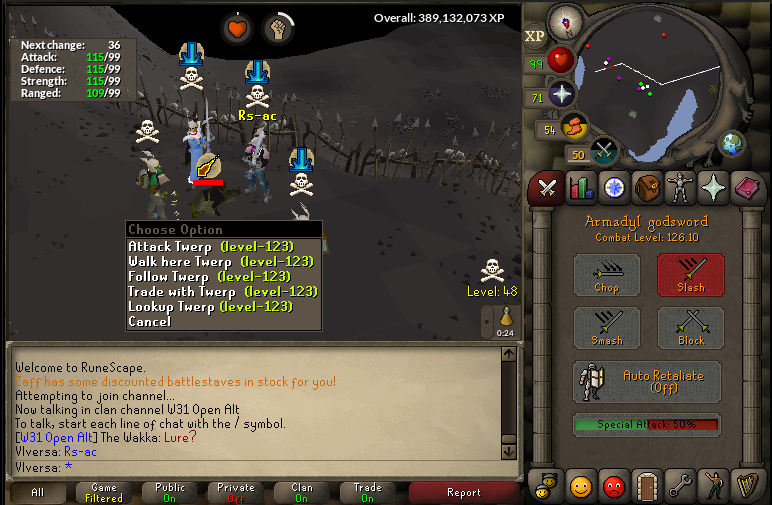
Task: Open the Skills tab with bar chart icon
Action: [581, 187]
